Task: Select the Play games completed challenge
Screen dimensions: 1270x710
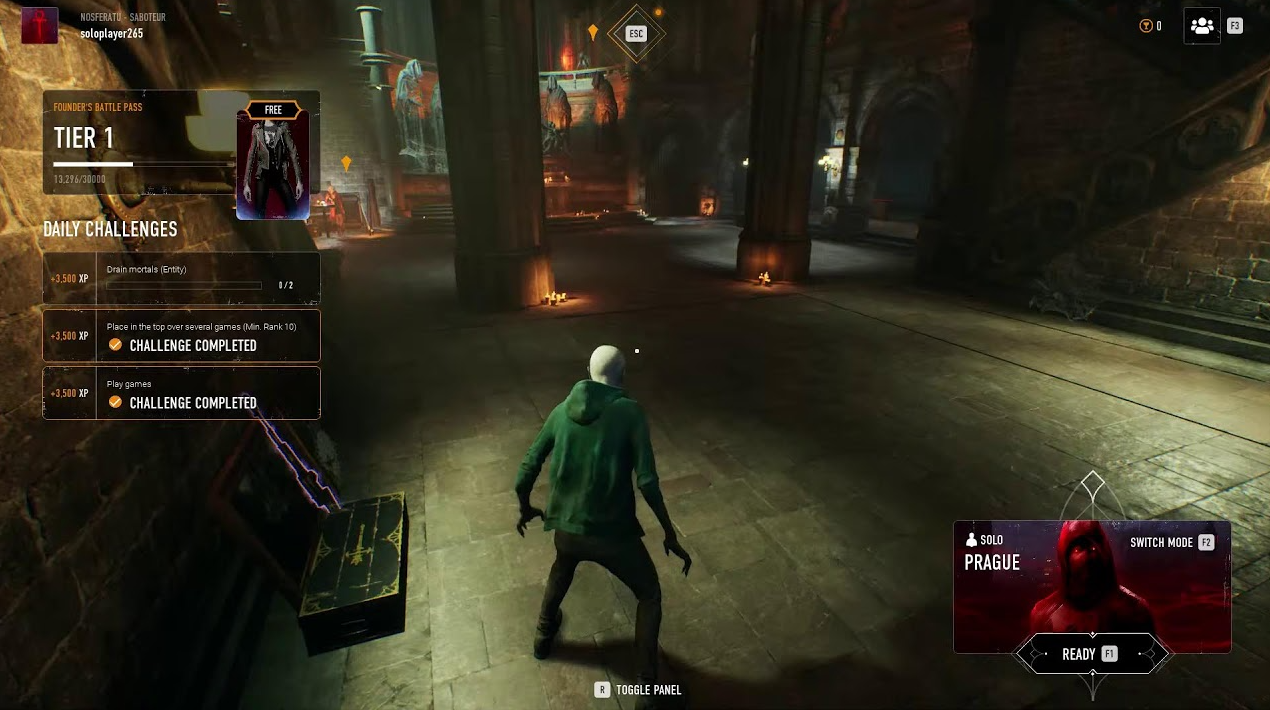Action: tap(181, 393)
